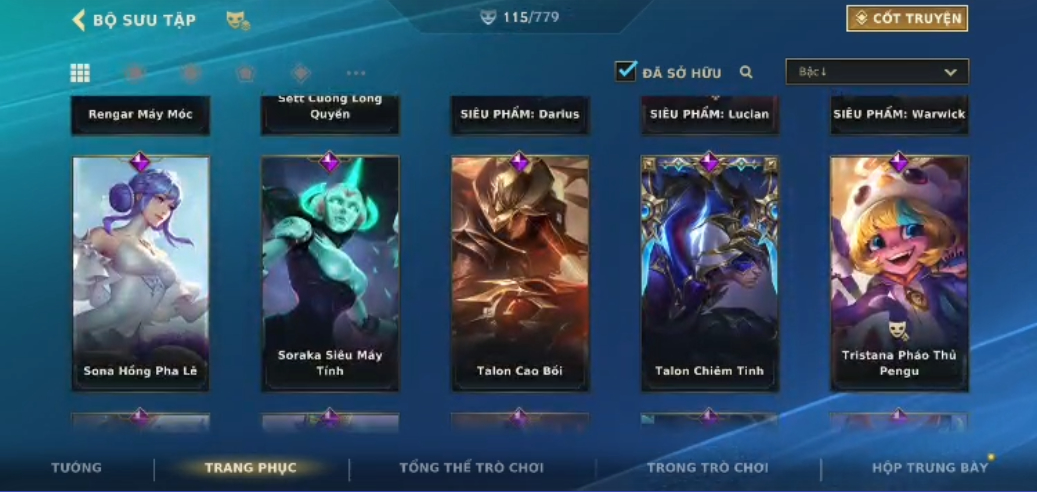Pick the Talon Cao Bồi skin card
Image resolution: width=1037 pixels, height=492 pixels.
(x=520, y=272)
